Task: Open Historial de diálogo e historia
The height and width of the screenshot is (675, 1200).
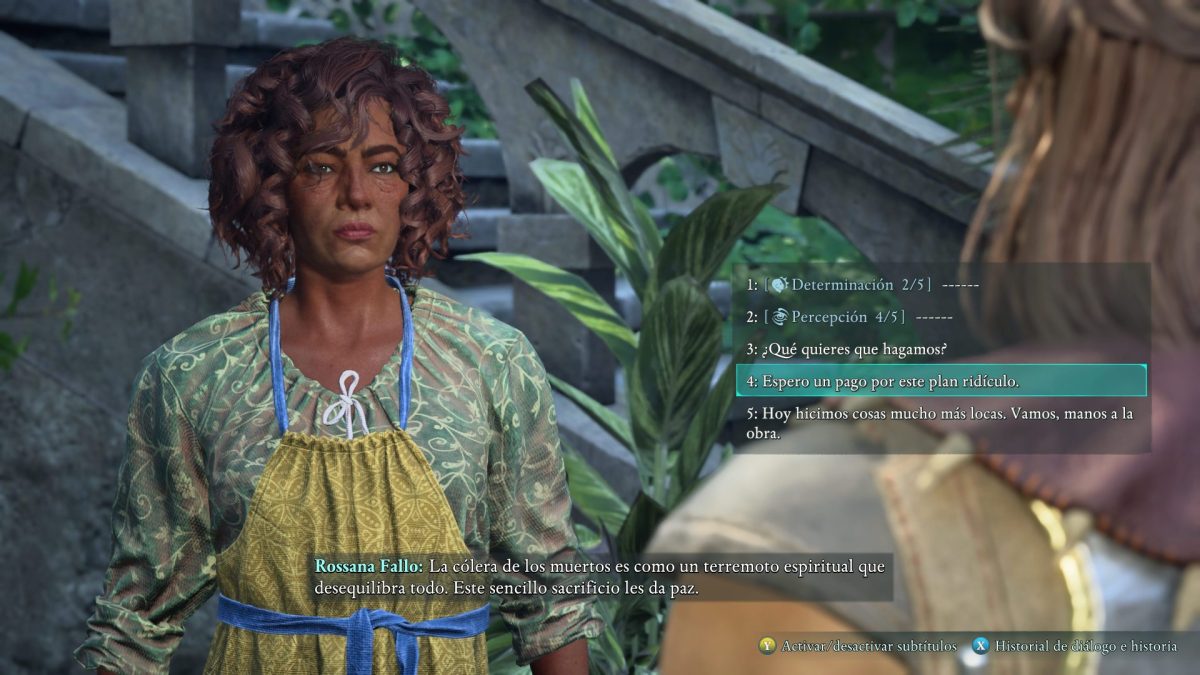Action: [1076, 646]
